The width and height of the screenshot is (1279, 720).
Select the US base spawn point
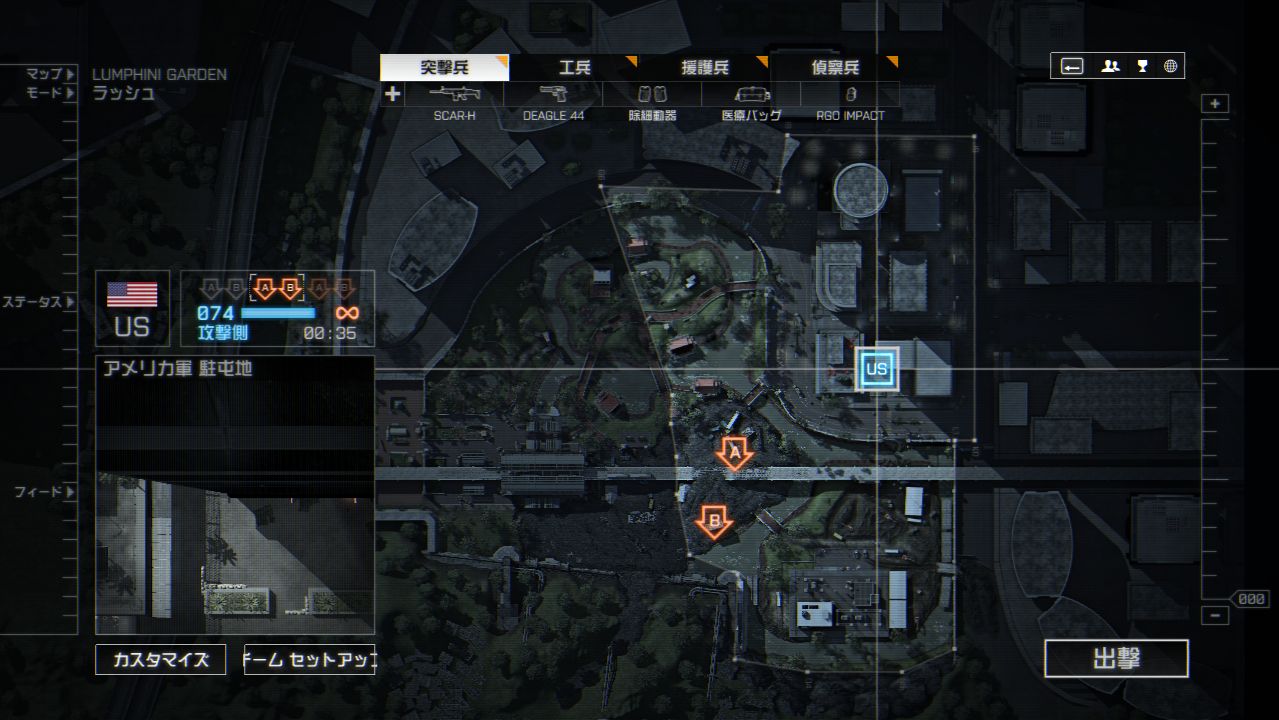tap(877, 369)
